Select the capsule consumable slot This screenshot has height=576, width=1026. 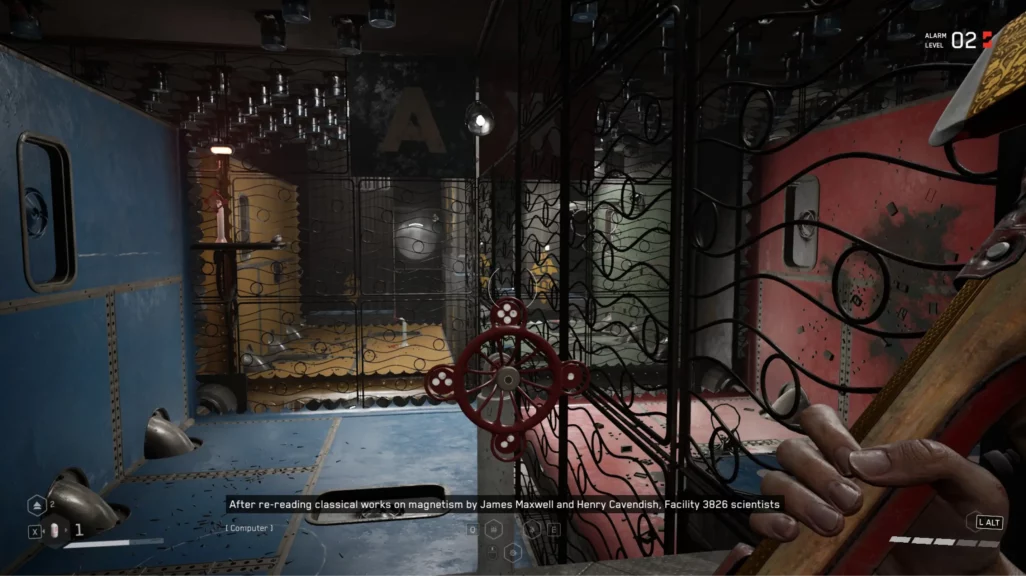[x=55, y=531]
